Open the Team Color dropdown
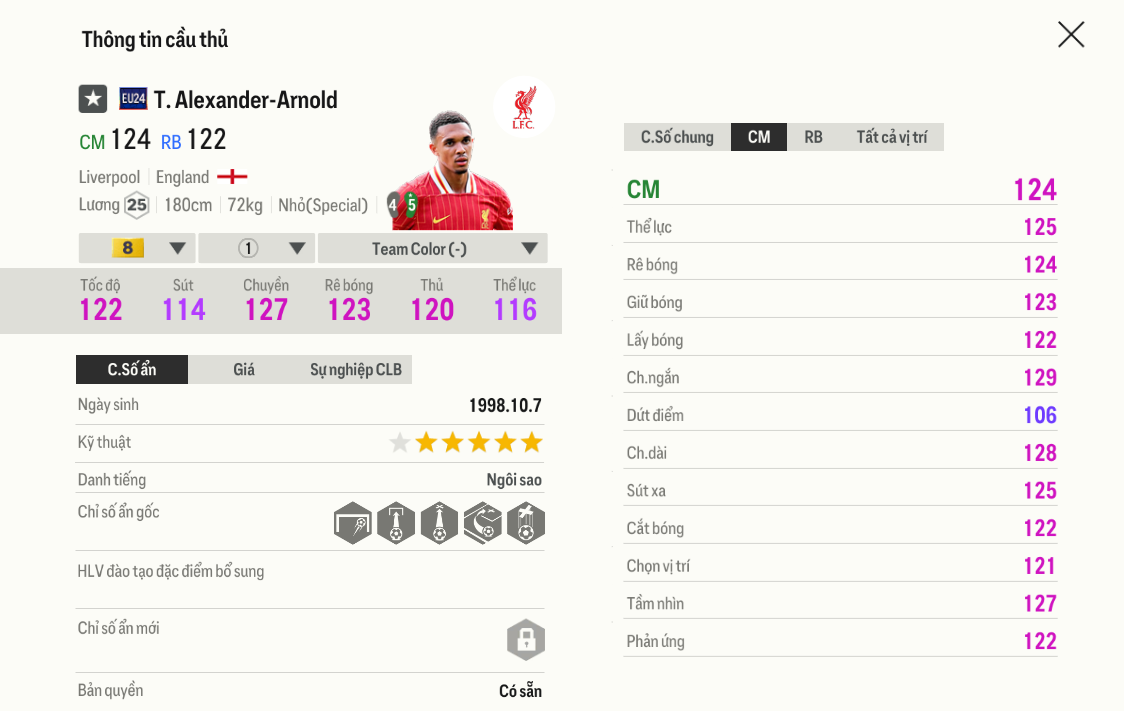The width and height of the screenshot is (1124, 711). 432,248
